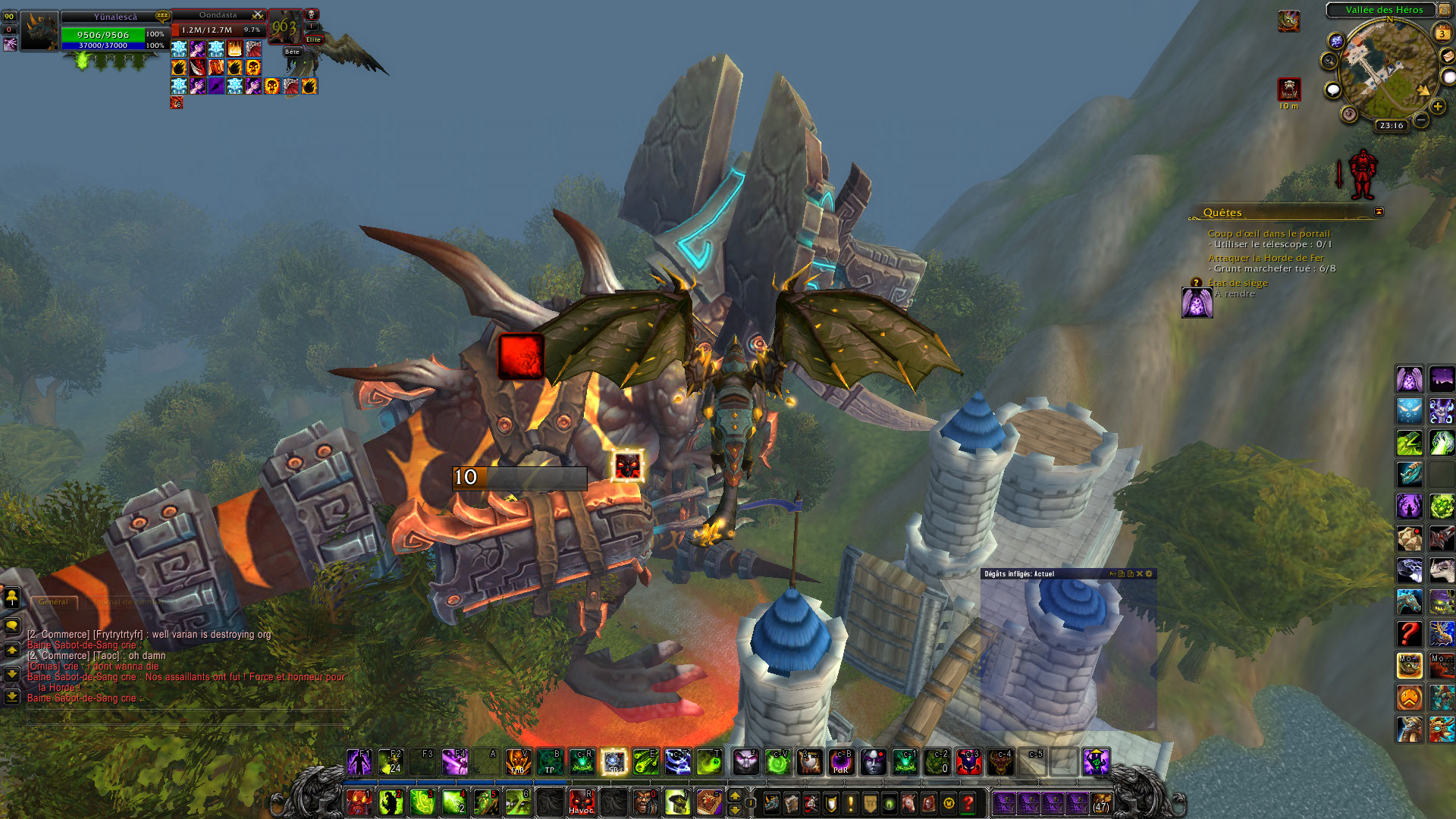The height and width of the screenshot is (819, 1456).
Task: Zoom out the minimap with minus button
Action: click(1421, 120)
